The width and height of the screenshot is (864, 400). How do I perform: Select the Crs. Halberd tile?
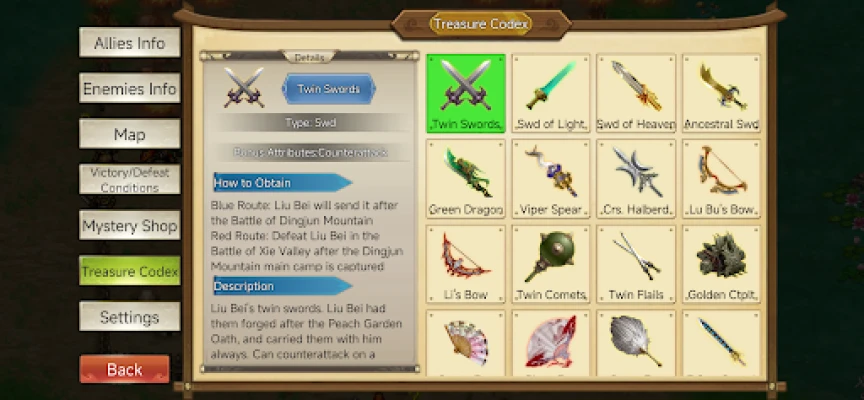[636, 178]
